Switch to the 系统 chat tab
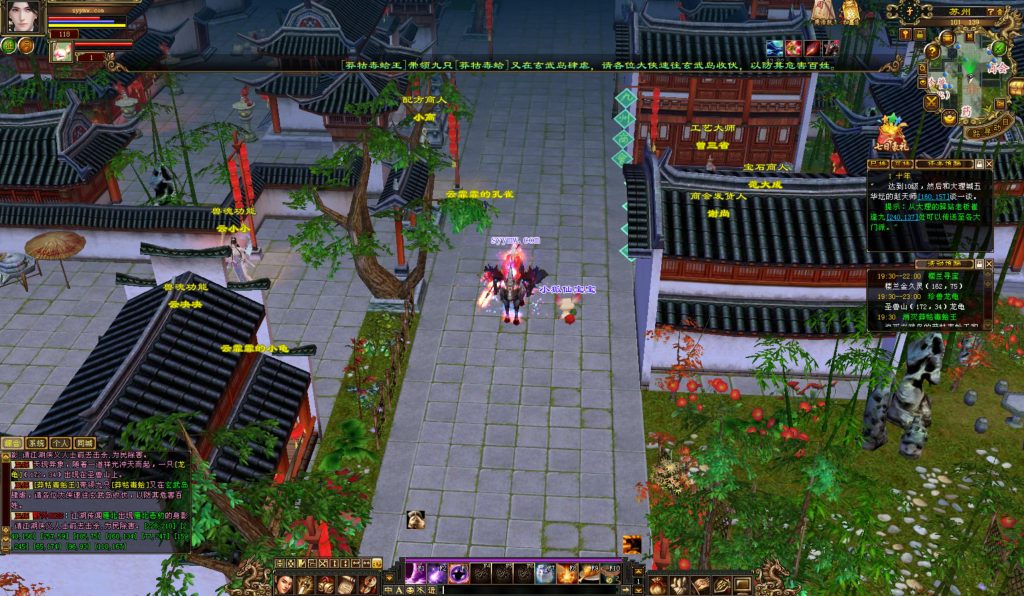The width and height of the screenshot is (1024, 596). [36, 442]
